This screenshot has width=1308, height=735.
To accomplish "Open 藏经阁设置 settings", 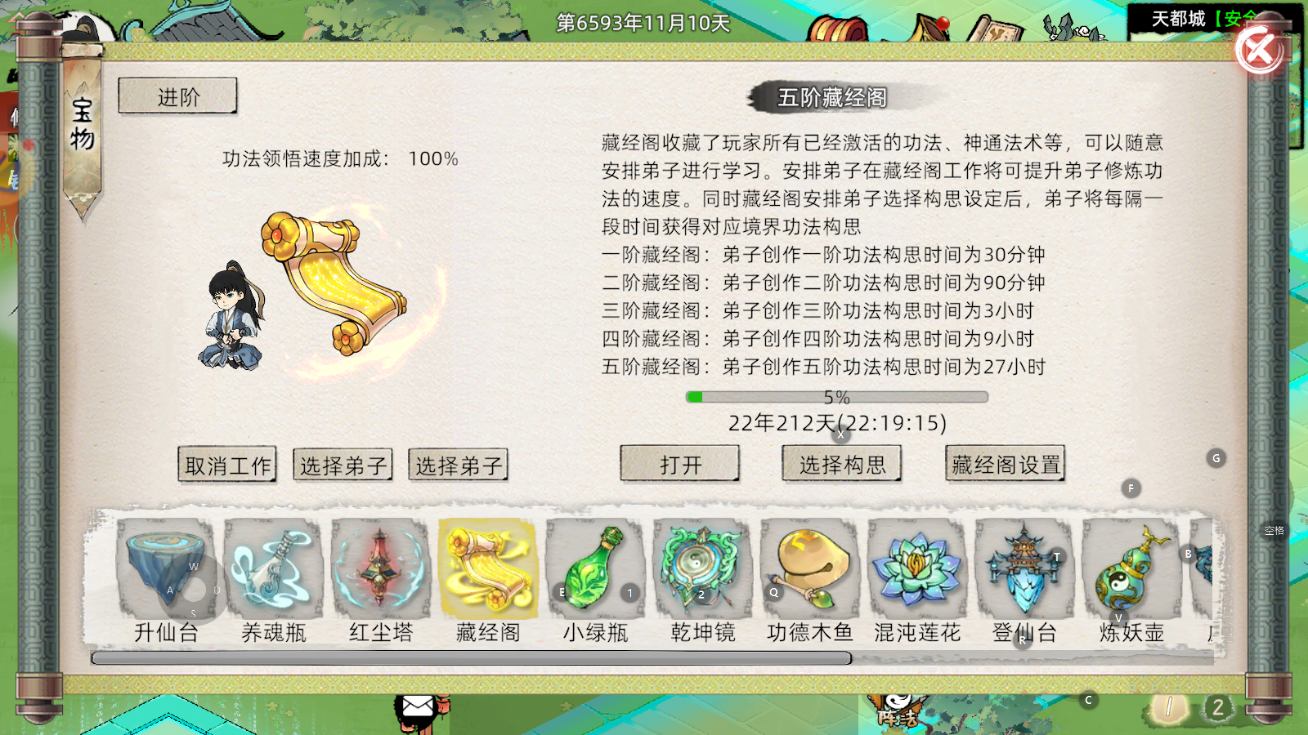I will [1004, 463].
